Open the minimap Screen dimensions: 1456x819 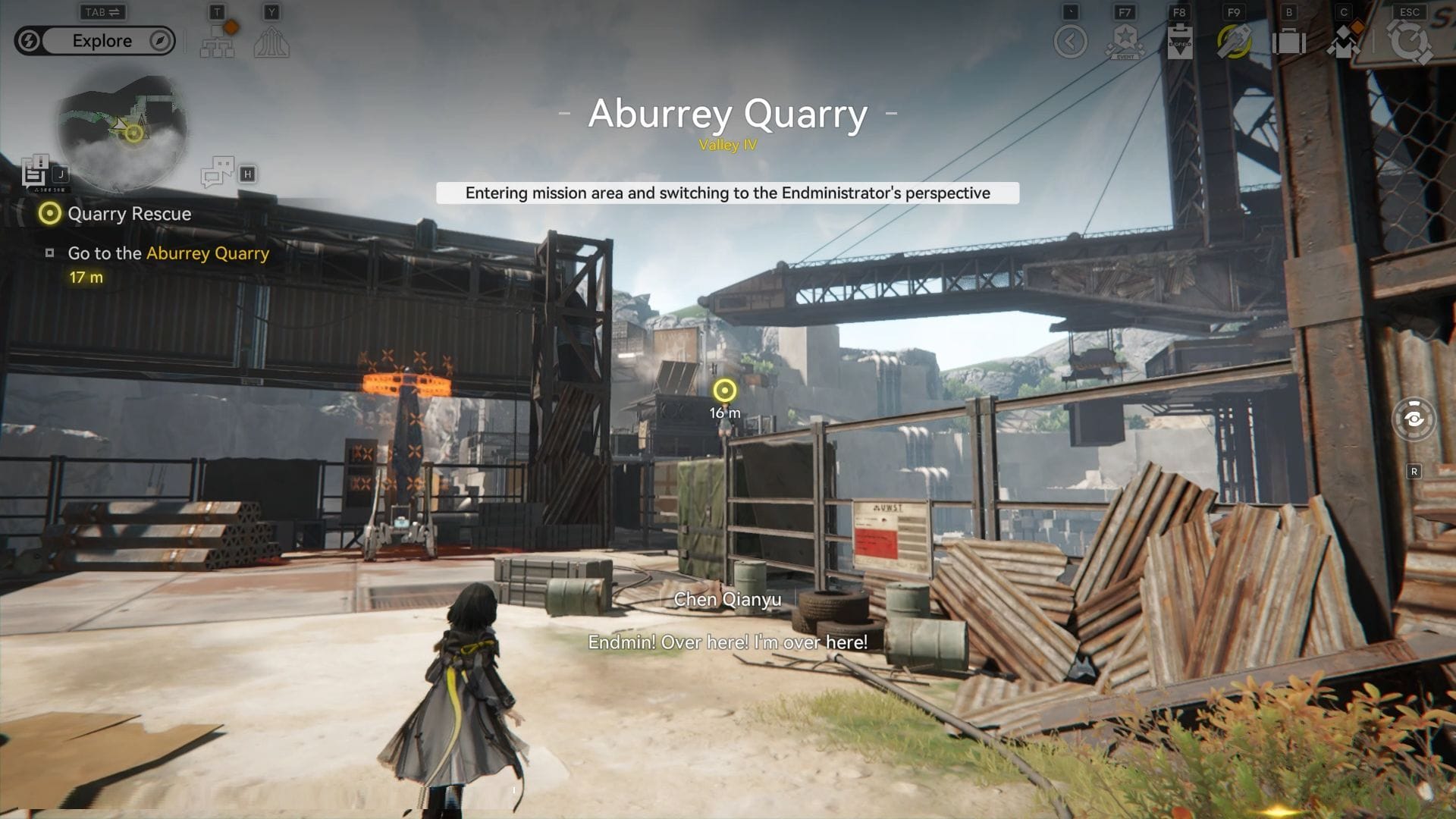[121, 130]
